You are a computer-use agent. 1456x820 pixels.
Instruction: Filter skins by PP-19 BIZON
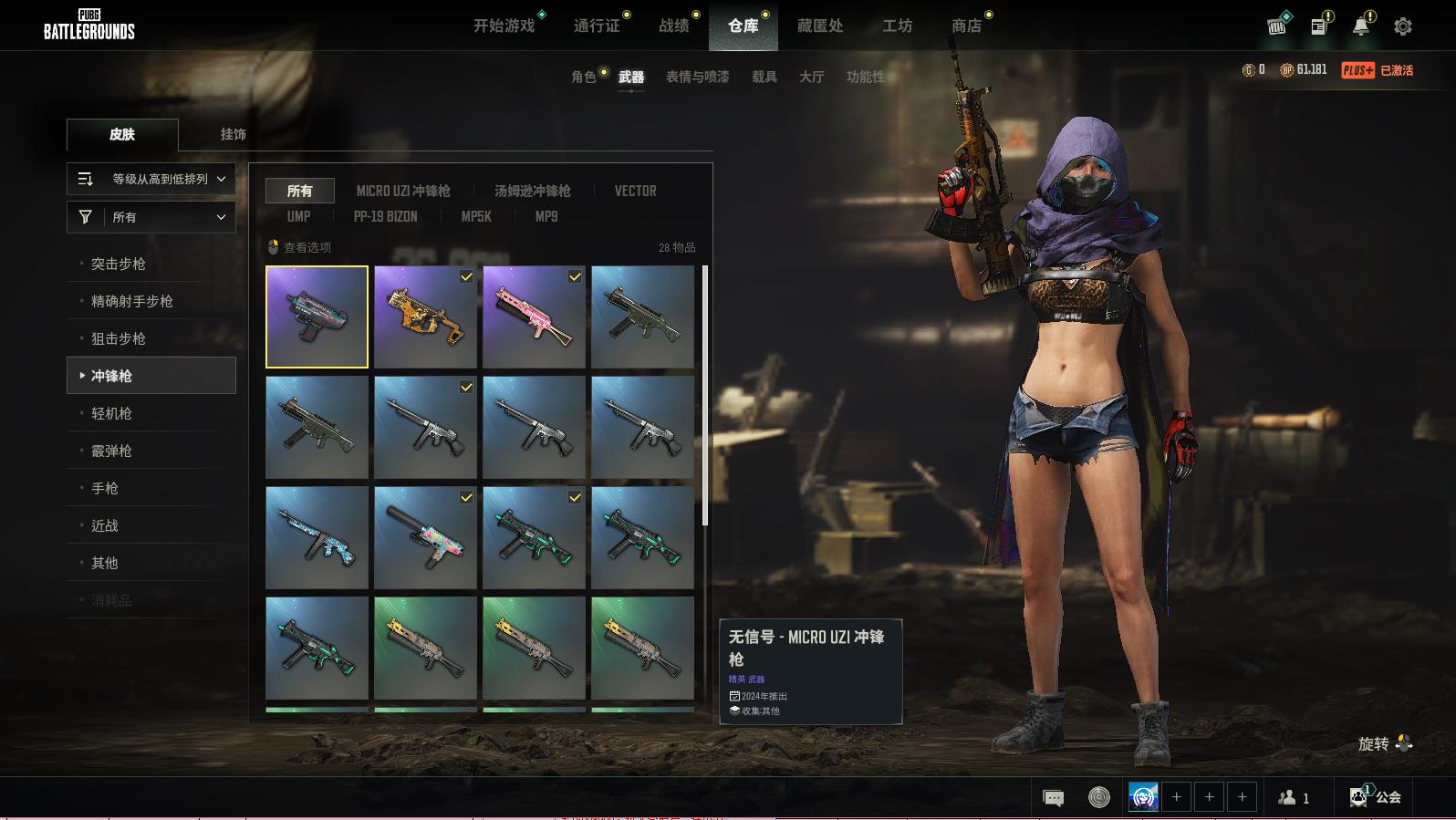(x=385, y=216)
